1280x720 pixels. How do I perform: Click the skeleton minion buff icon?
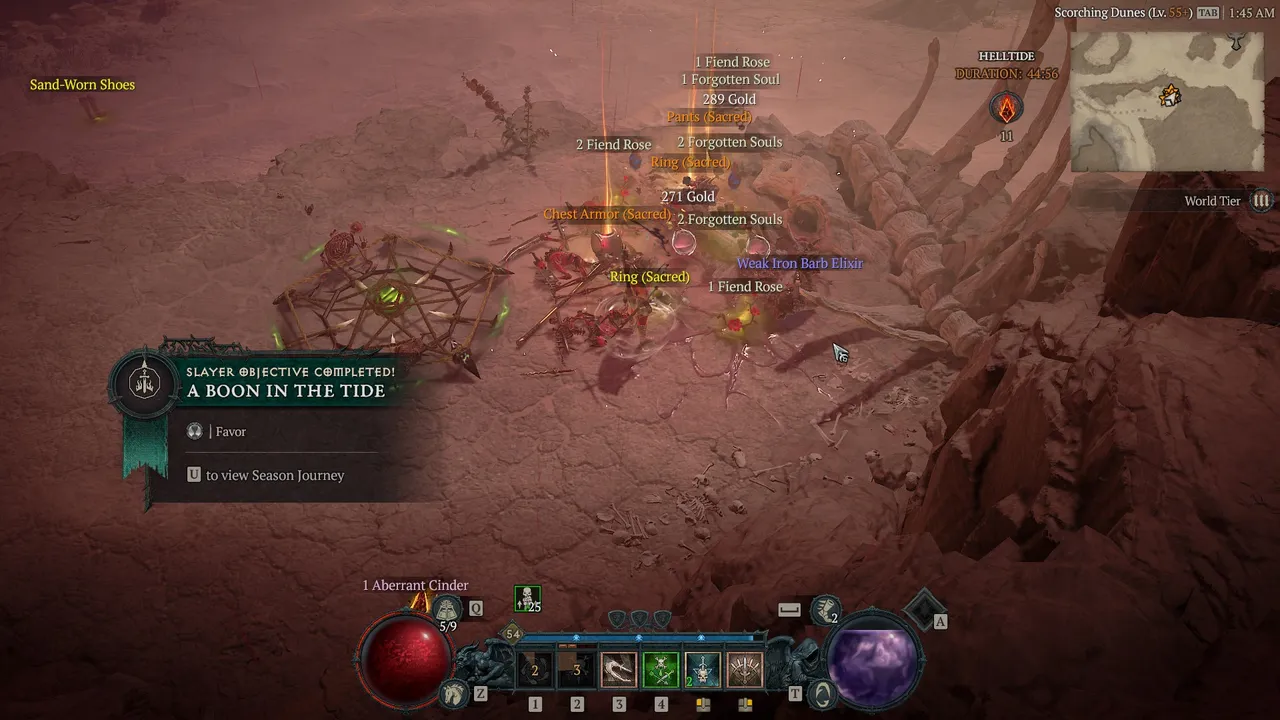(x=527, y=599)
